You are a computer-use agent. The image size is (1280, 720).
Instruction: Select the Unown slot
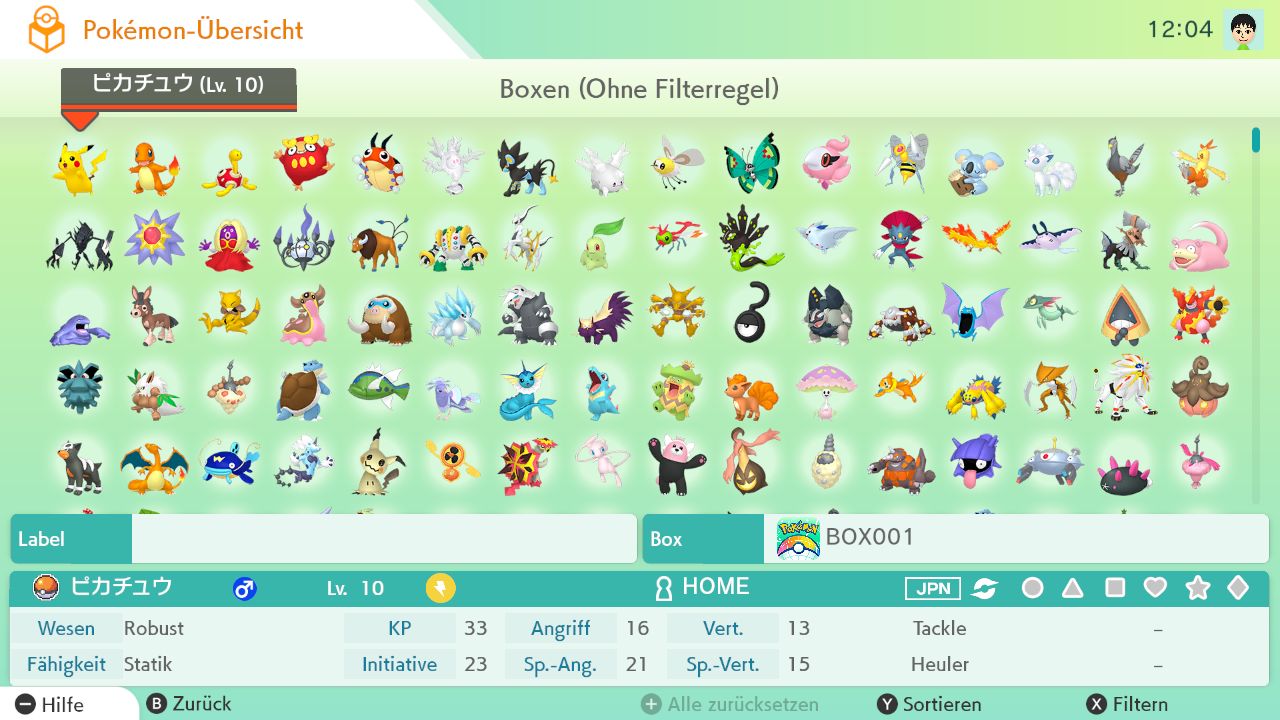click(751, 314)
